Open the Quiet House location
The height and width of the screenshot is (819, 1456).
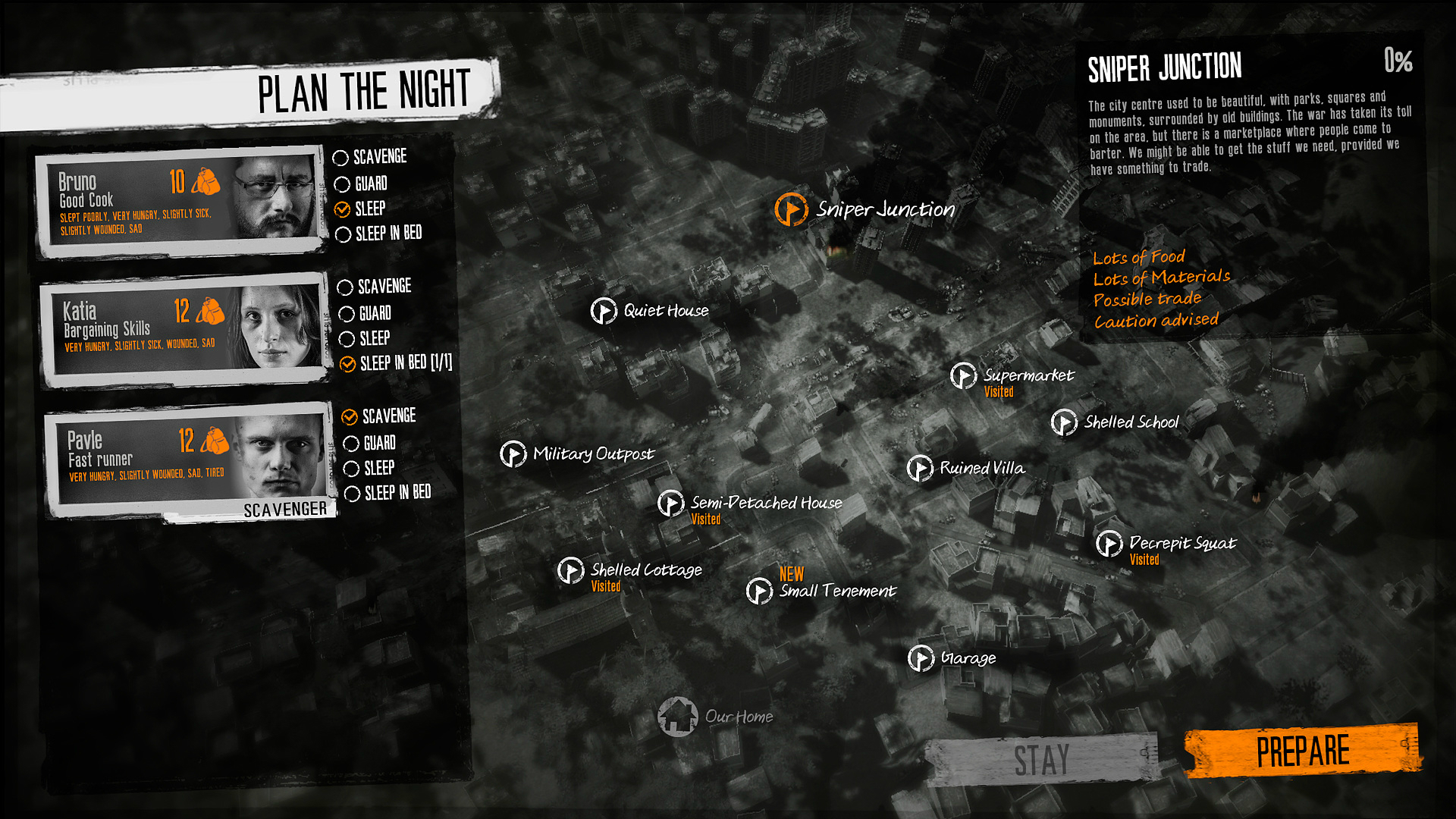(x=603, y=310)
